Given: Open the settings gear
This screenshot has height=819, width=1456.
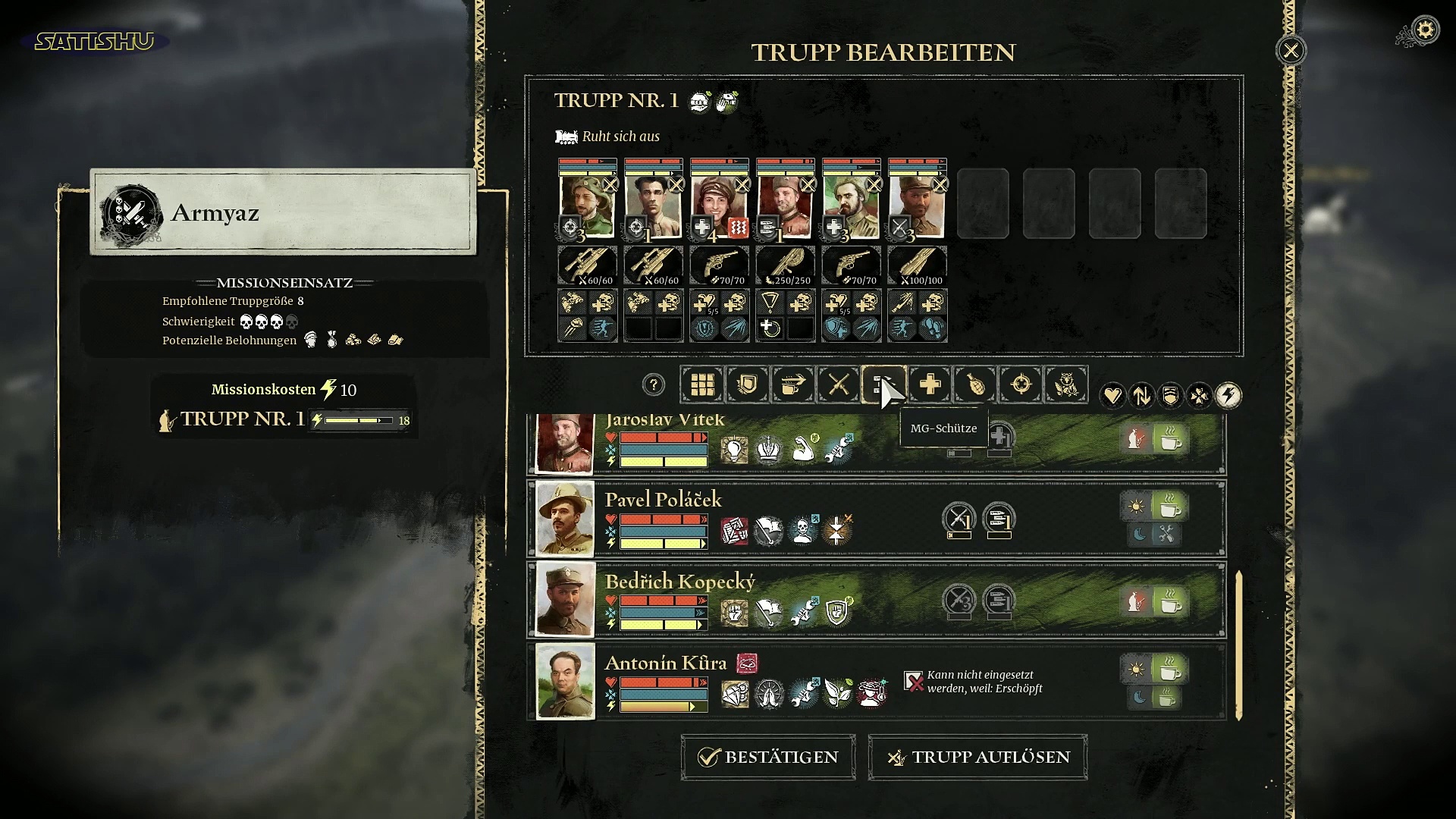Looking at the screenshot, I should click(1426, 30).
